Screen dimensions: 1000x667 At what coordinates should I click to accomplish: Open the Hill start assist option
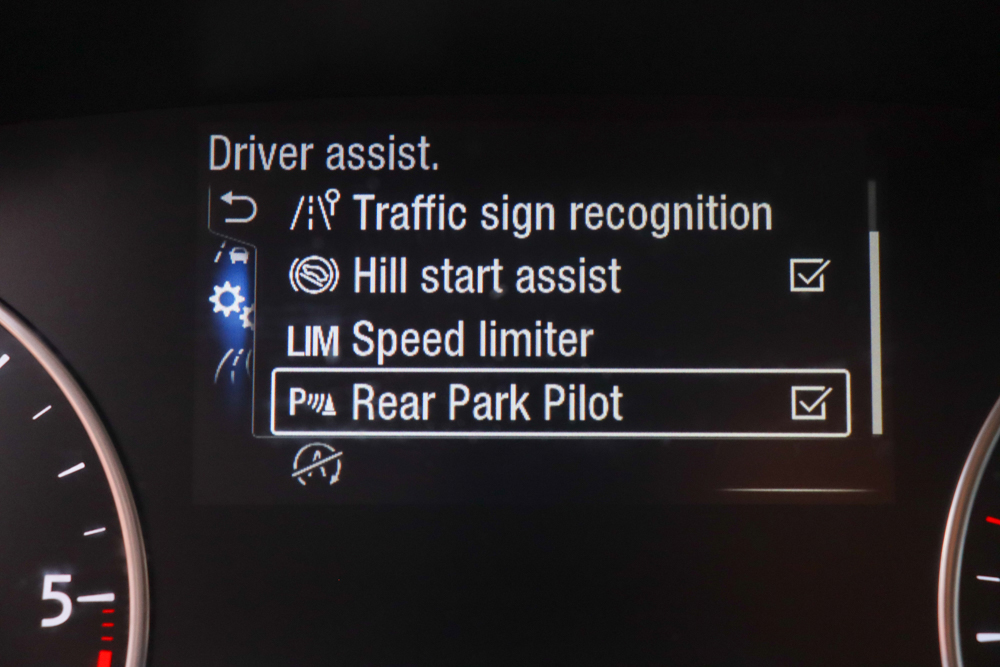point(486,276)
